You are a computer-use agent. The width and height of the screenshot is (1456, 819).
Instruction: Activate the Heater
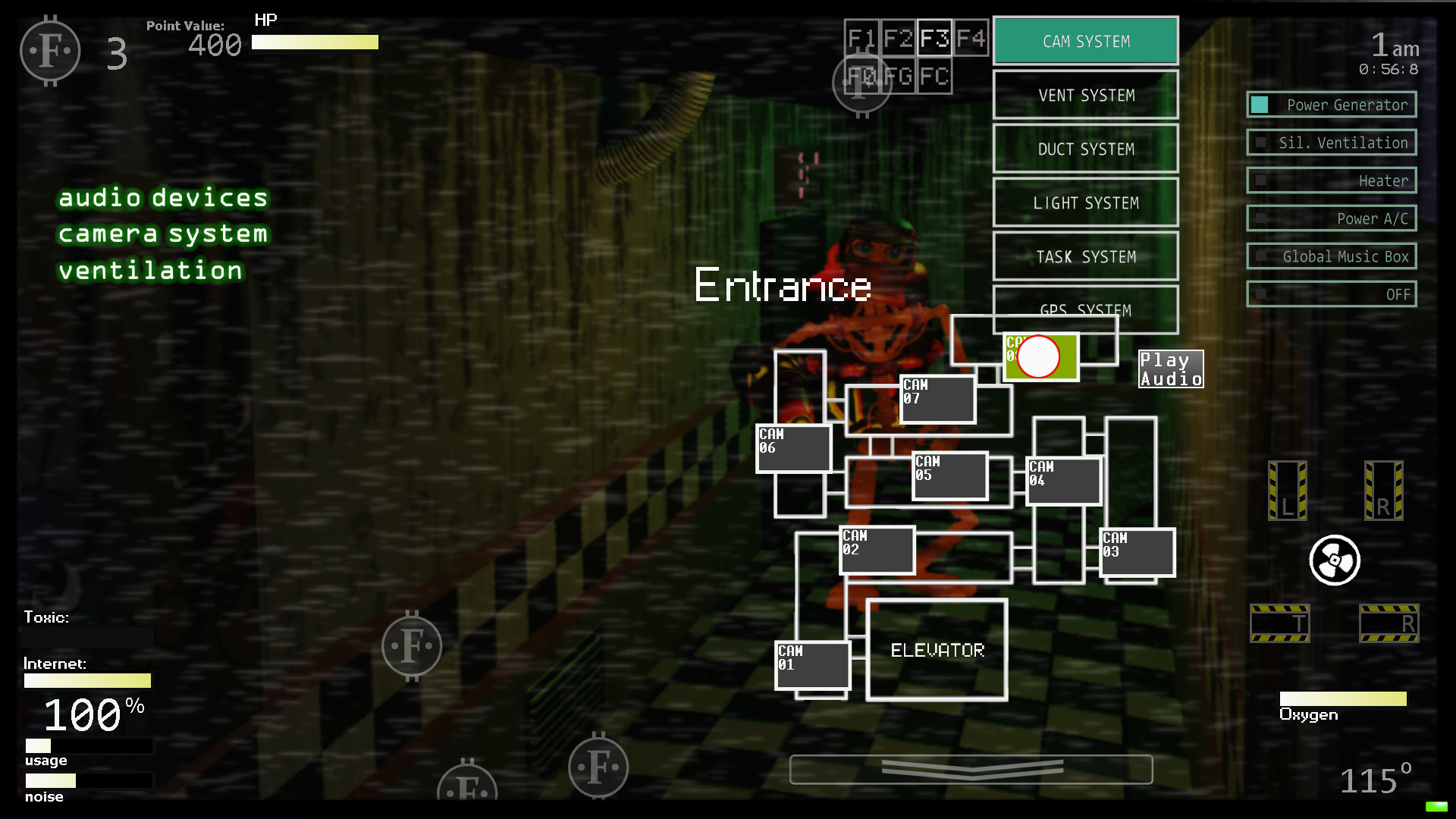(x=1331, y=180)
